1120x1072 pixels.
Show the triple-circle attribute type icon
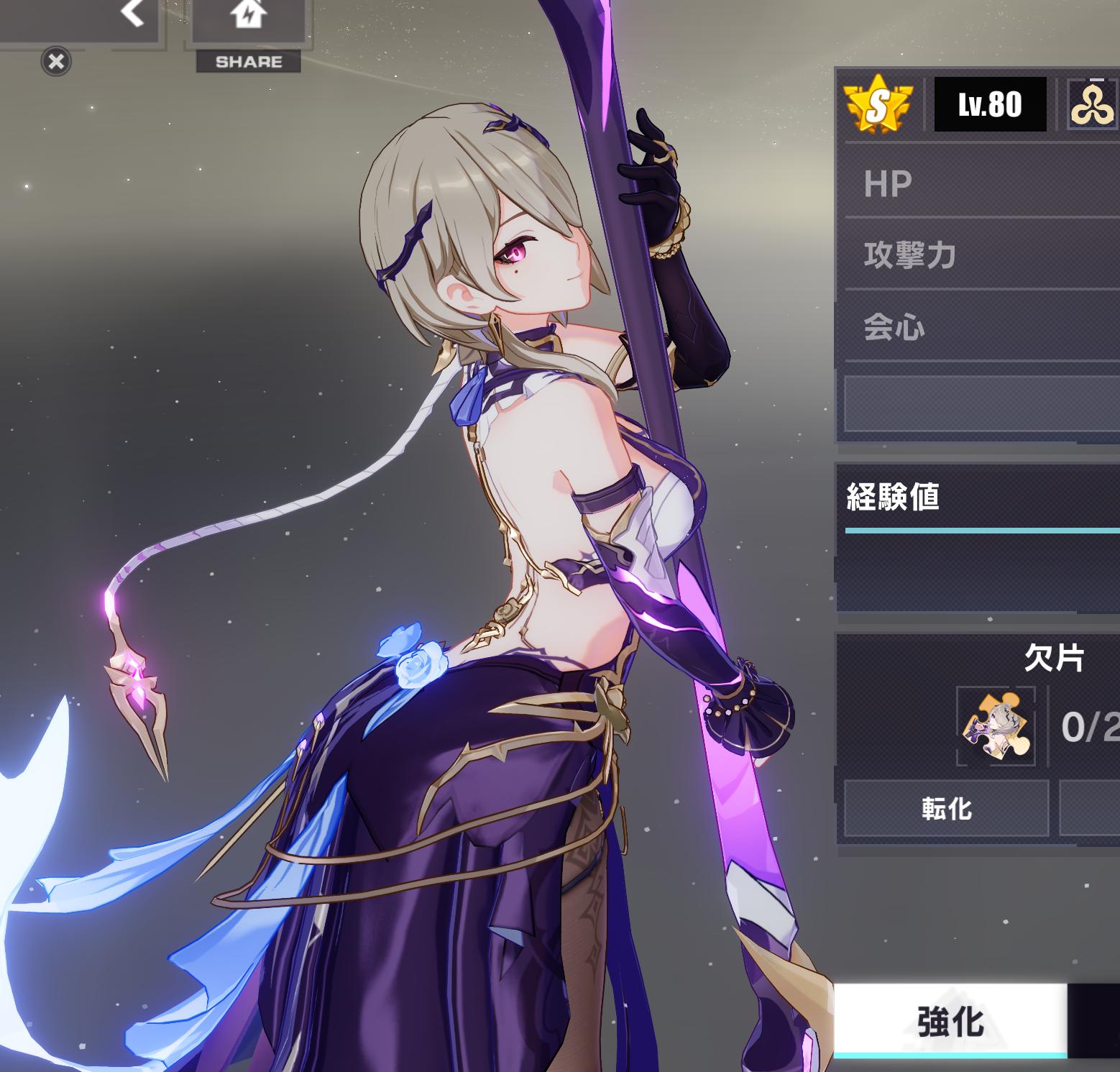point(1092,106)
